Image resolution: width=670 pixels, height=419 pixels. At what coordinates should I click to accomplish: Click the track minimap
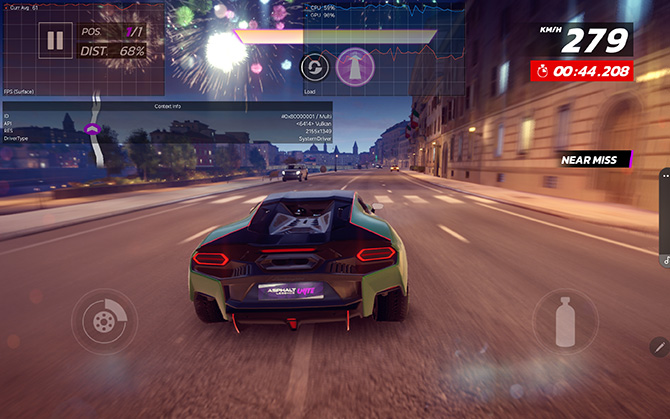point(95,135)
